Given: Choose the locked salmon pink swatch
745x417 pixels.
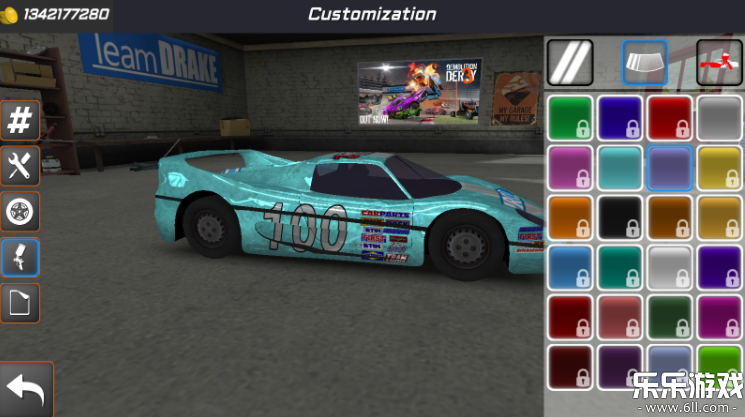Looking at the screenshot, I should coord(620,317).
